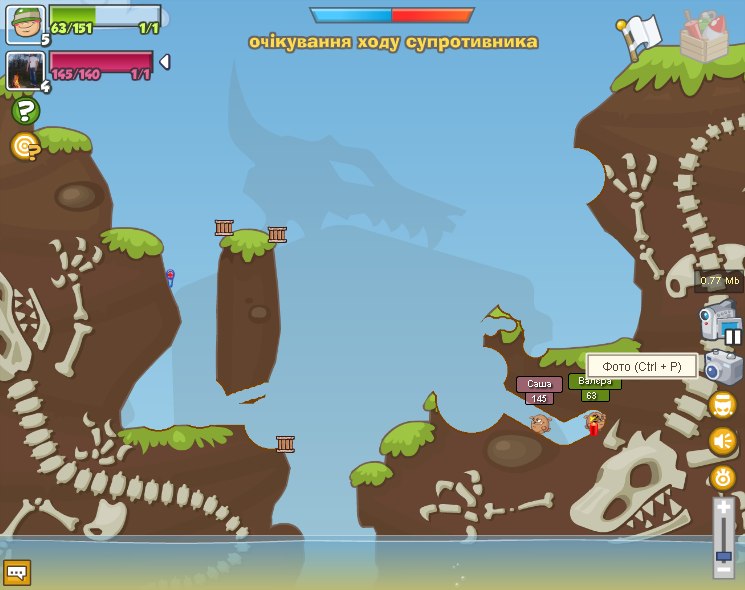Click the orange masked face button
Screen dimensions: 745x590
pos(722,405)
